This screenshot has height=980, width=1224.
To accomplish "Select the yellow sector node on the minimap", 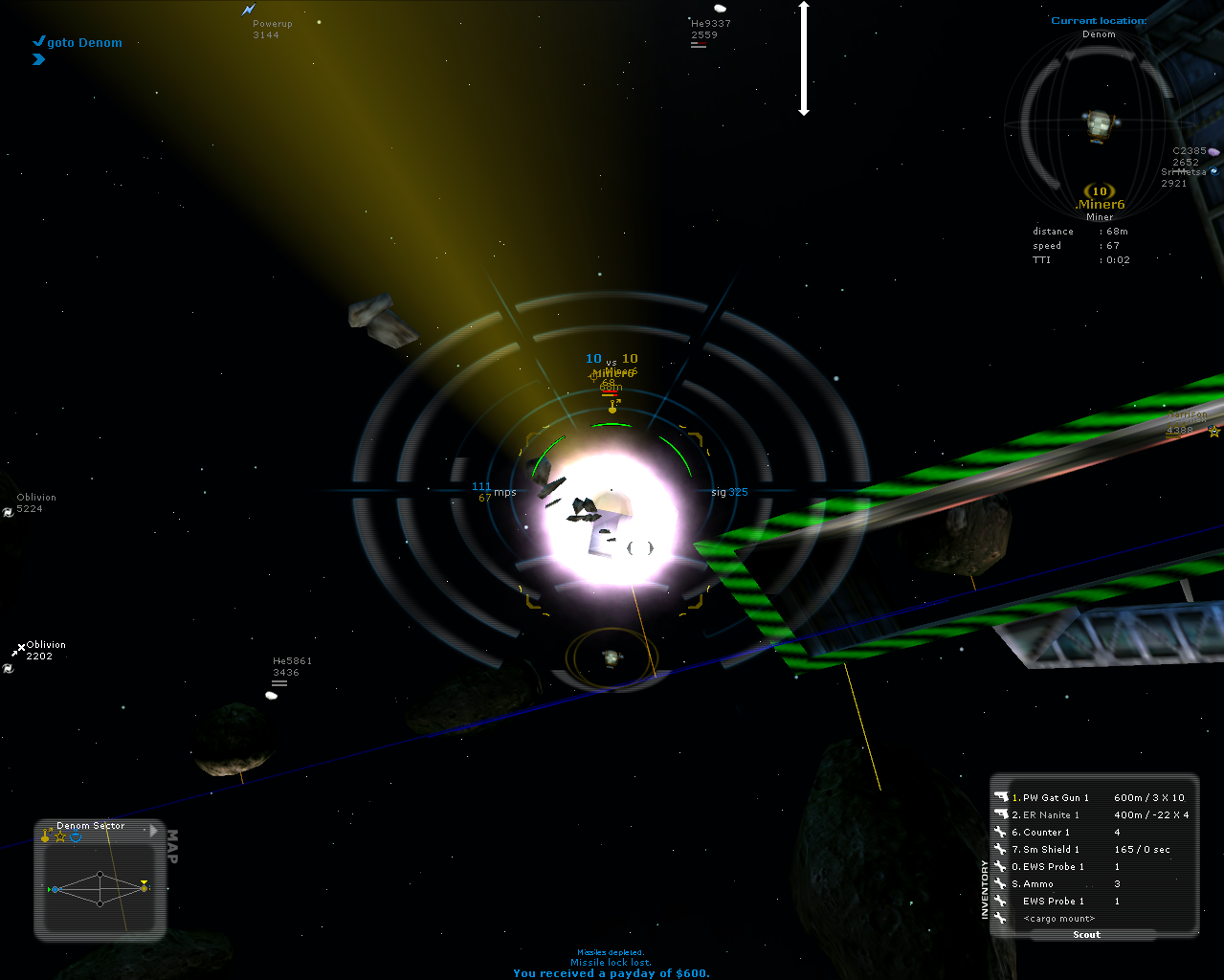I will [x=145, y=888].
